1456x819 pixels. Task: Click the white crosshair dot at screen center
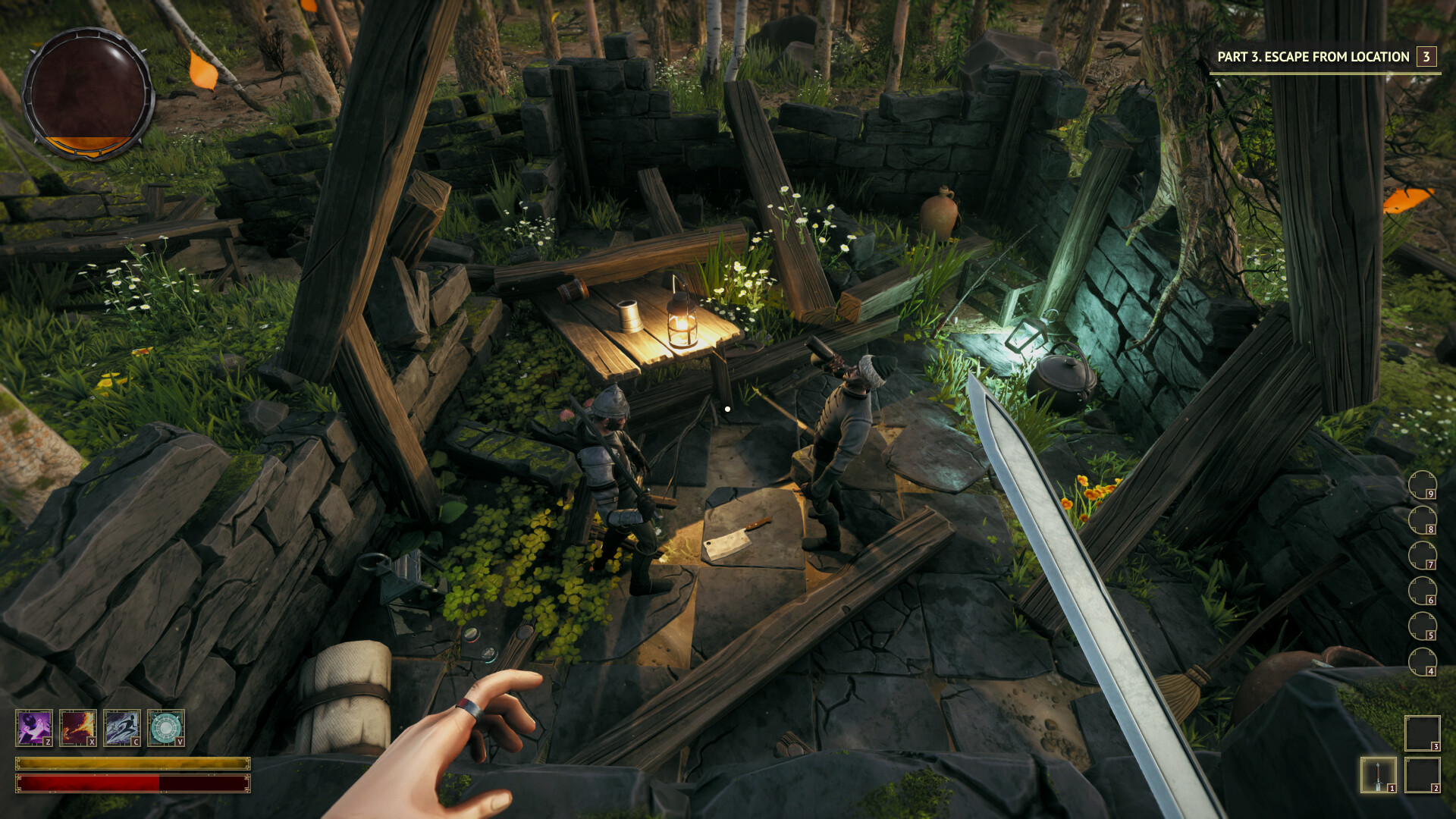point(728,408)
